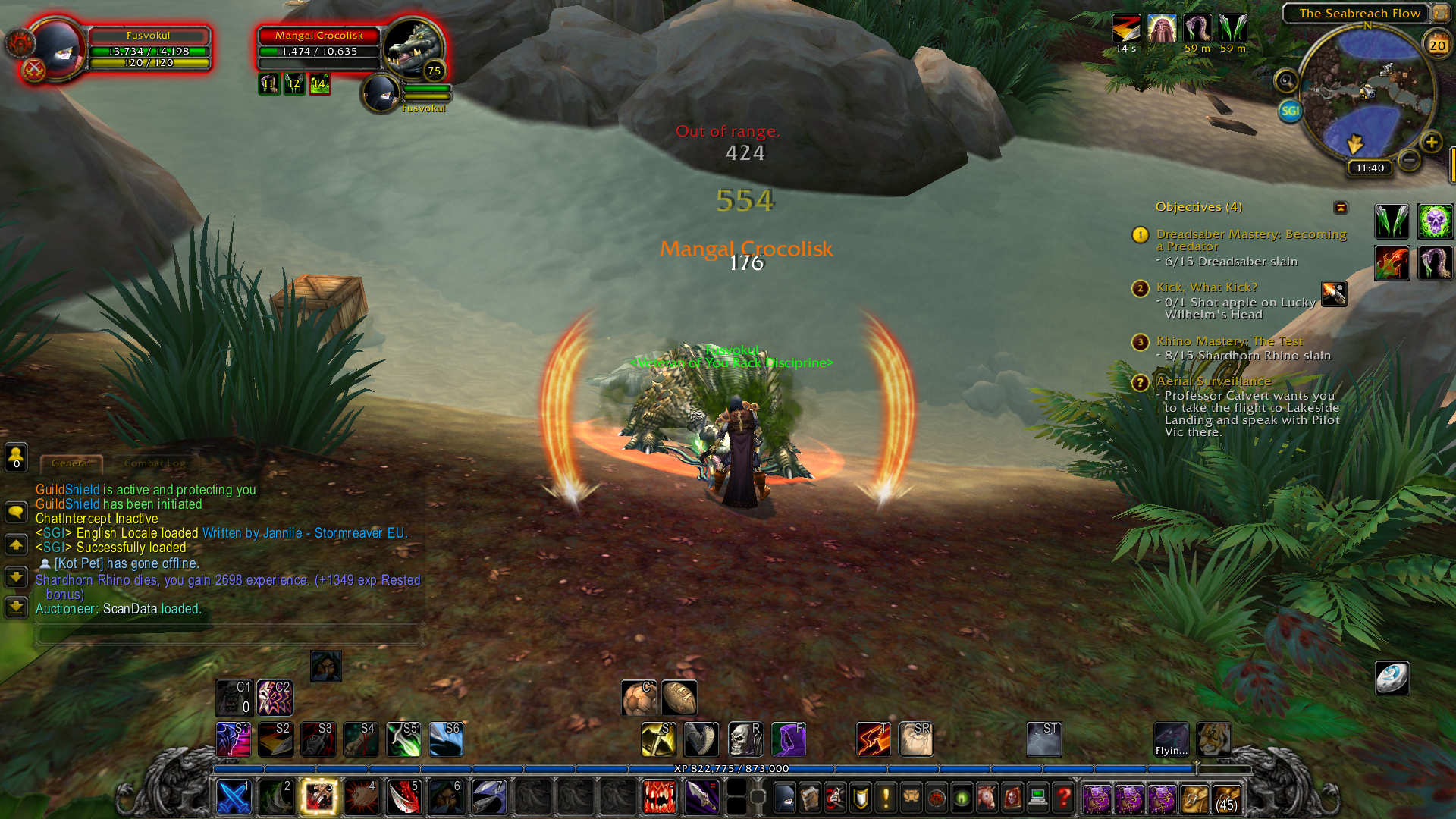1456x819 pixels.
Task: Collapse the Rhino Mastery: The Test quest entry
Action: 1140,342
